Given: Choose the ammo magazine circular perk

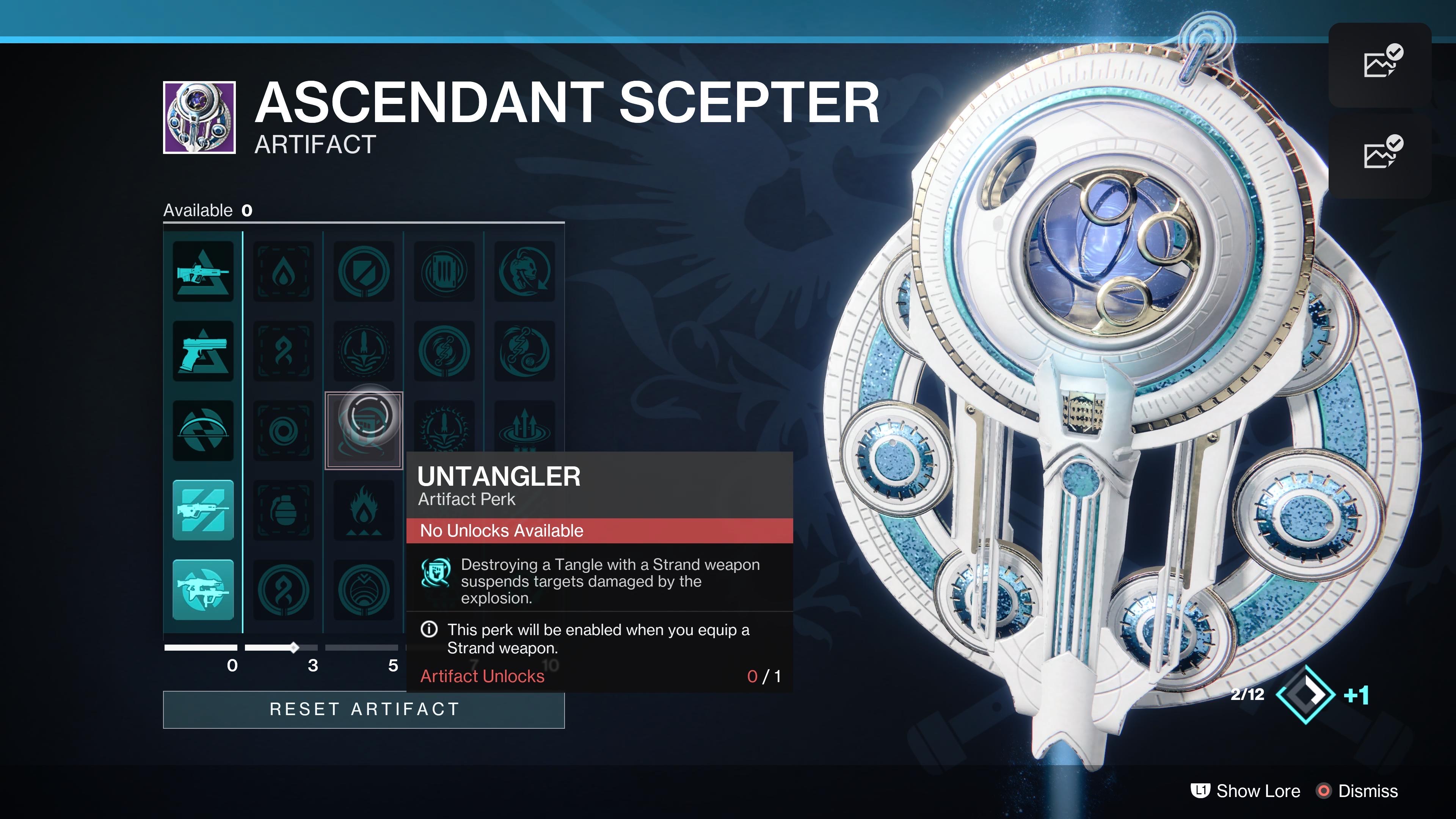Looking at the screenshot, I should click(x=444, y=272).
